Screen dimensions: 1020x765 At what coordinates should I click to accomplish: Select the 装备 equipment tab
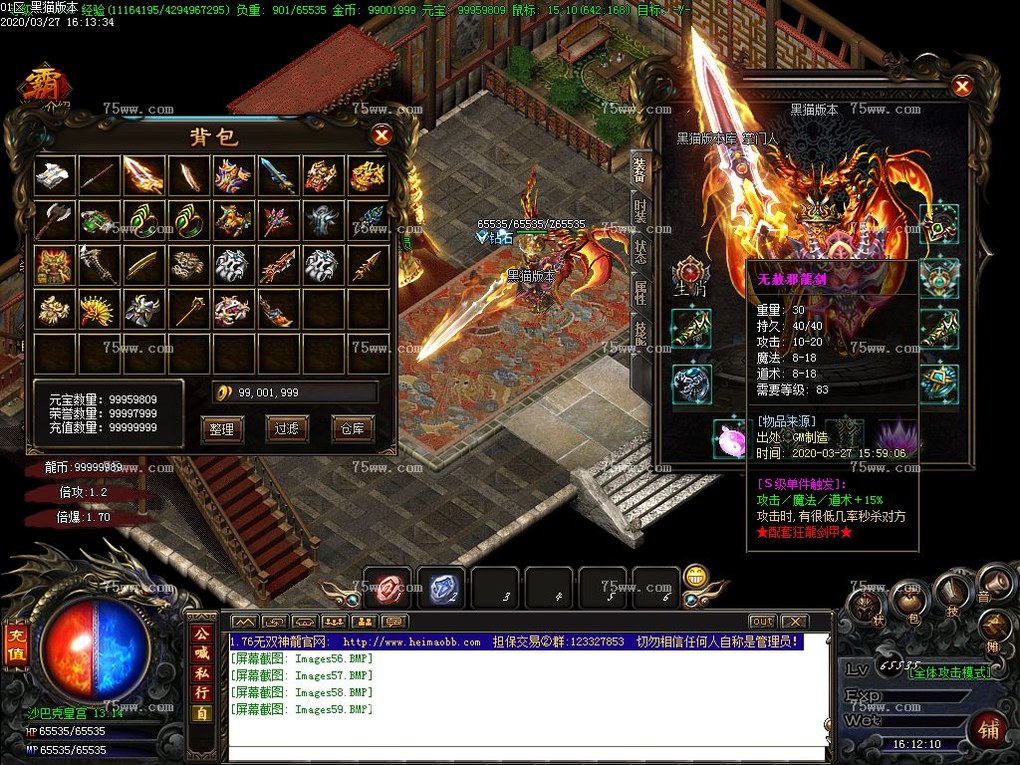[x=640, y=170]
